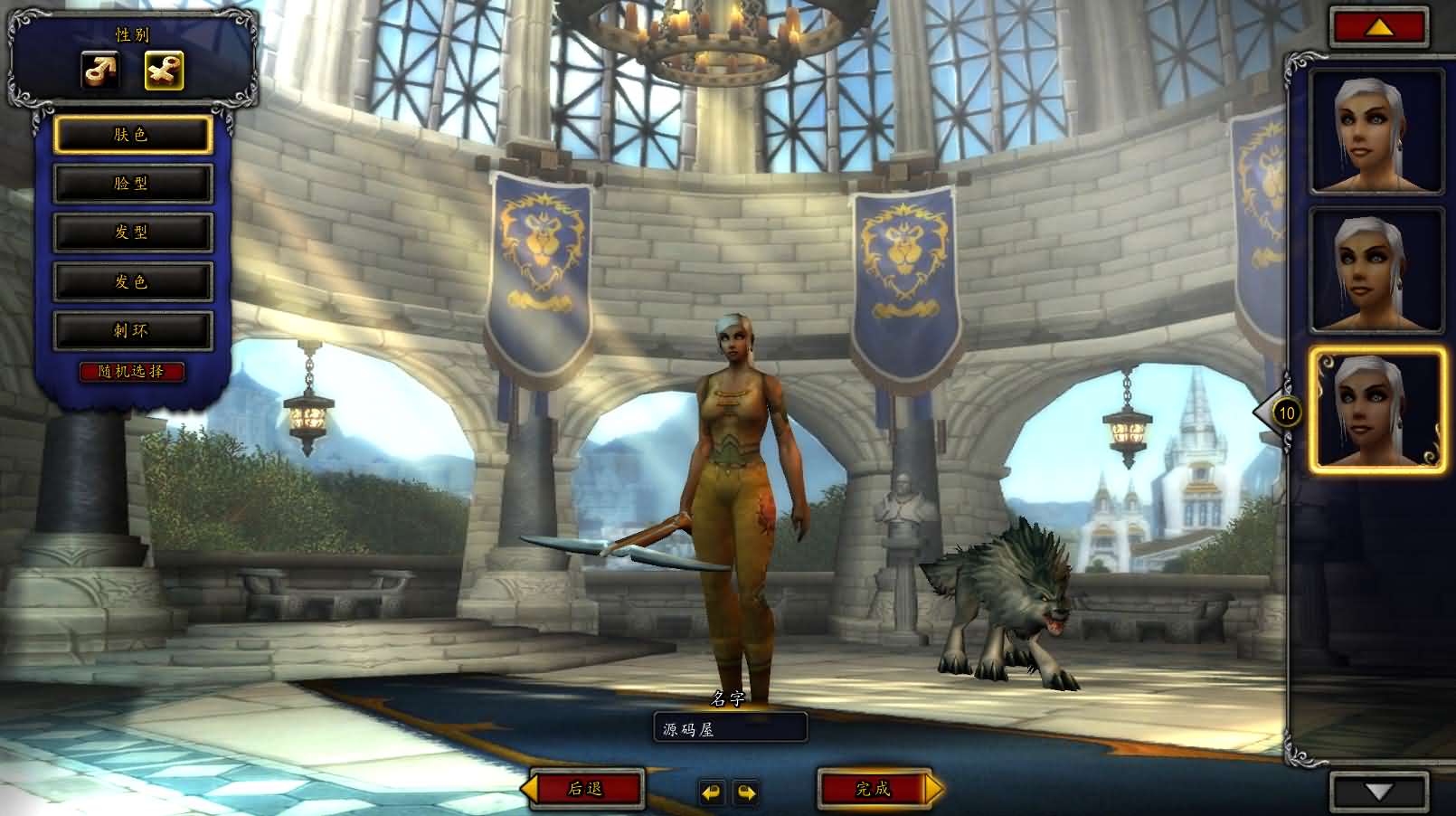Select the 发型 hairstyle option

(x=134, y=232)
